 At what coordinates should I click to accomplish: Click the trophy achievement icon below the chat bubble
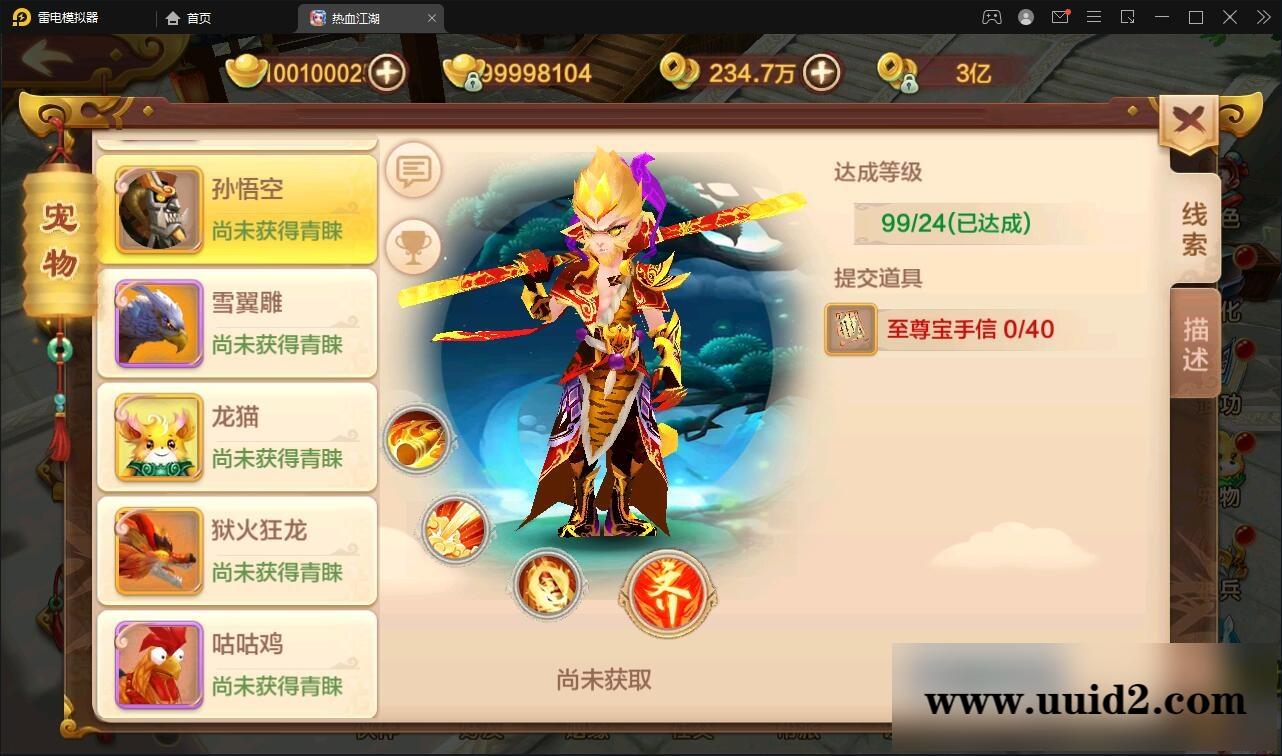click(x=413, y=243)
